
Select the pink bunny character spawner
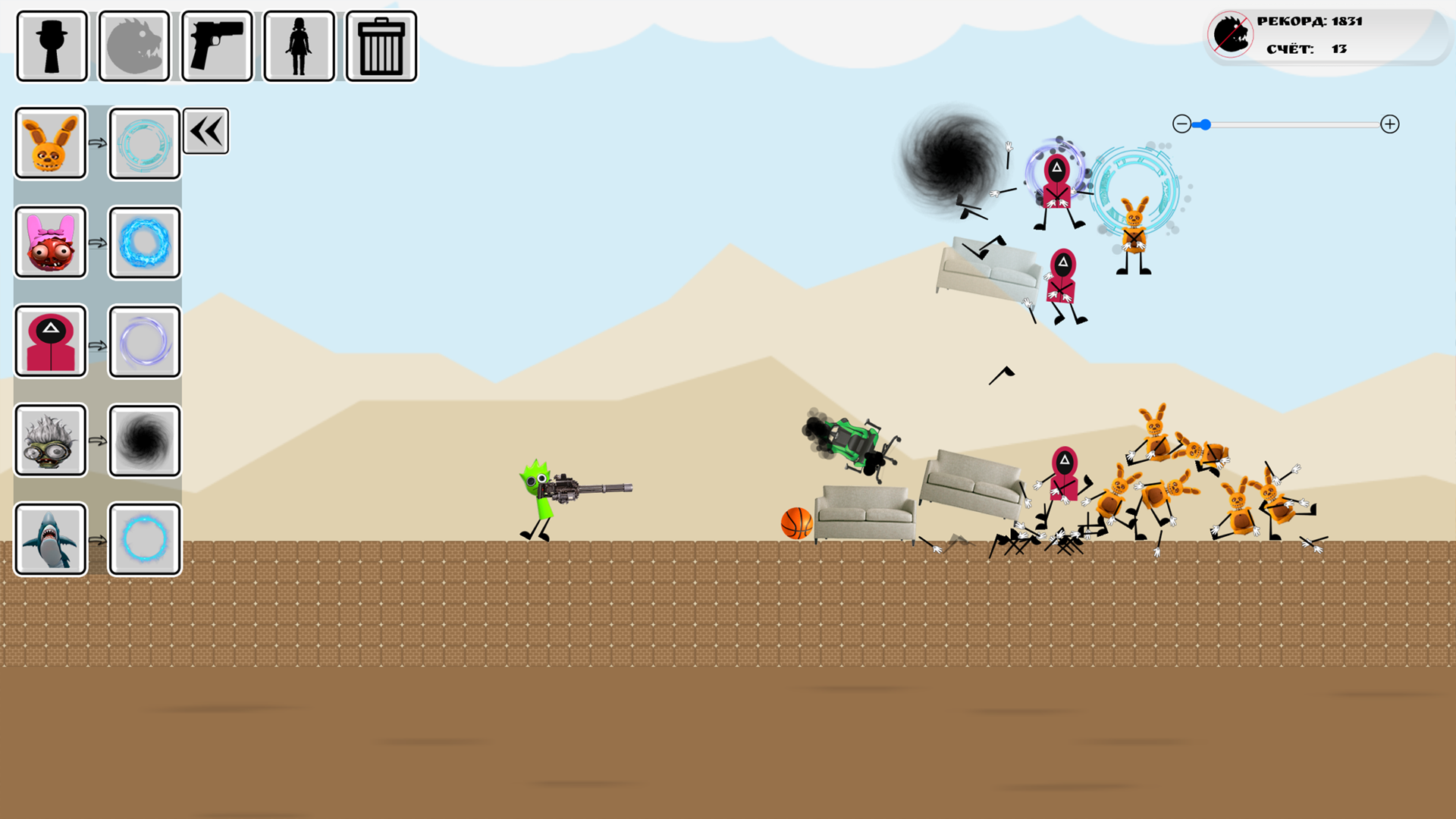pyautogui.click(x=50, y=243)
